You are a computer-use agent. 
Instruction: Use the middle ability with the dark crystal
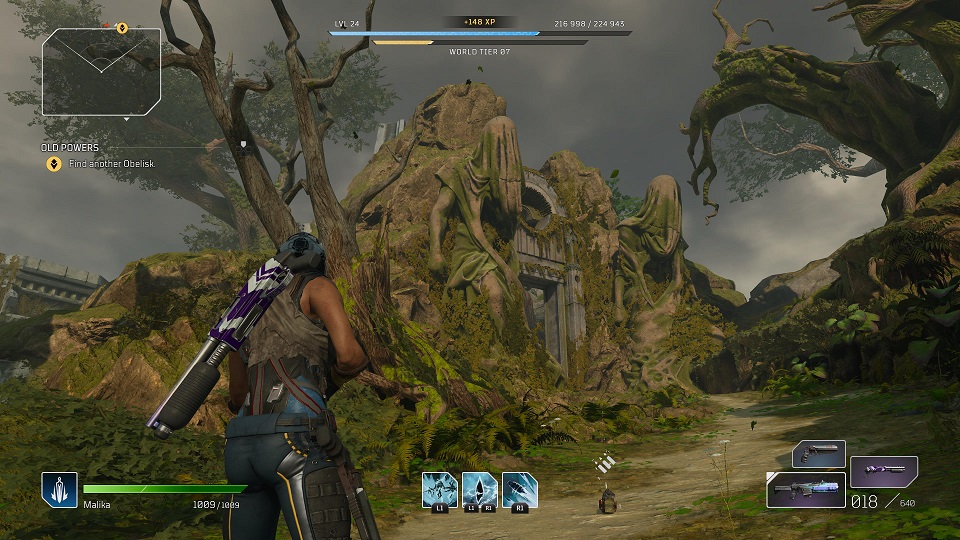coord(480,490)
